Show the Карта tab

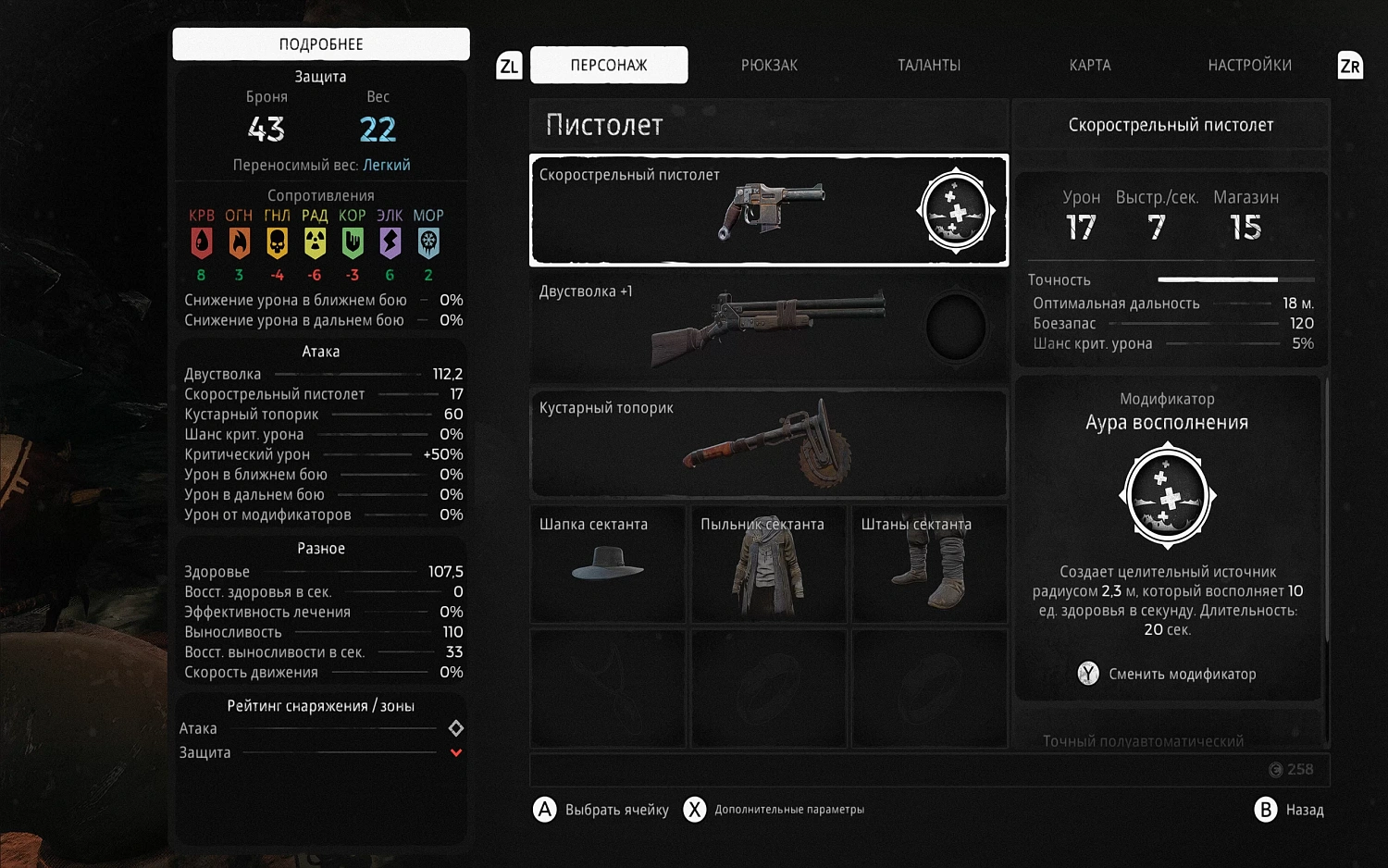[1090, 65]
